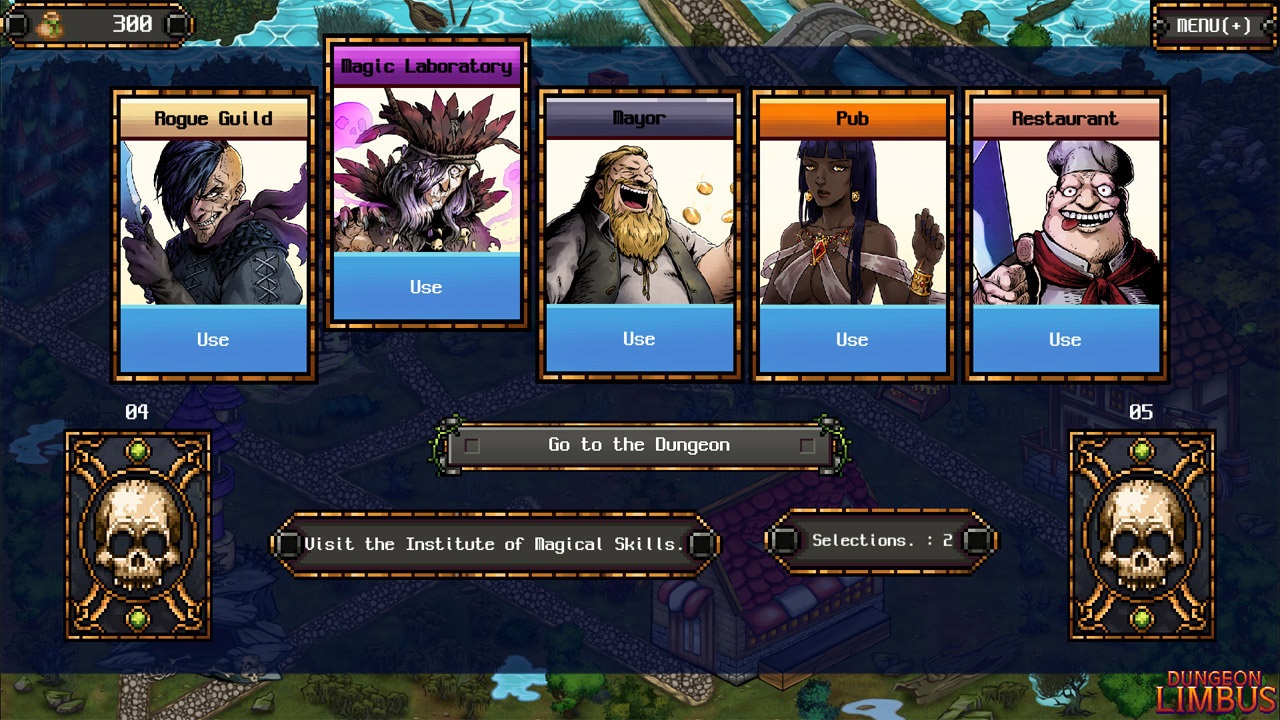Select Go to the Dungeon
This screenshot has width=1280, height=720.
[x=639, y=445]
